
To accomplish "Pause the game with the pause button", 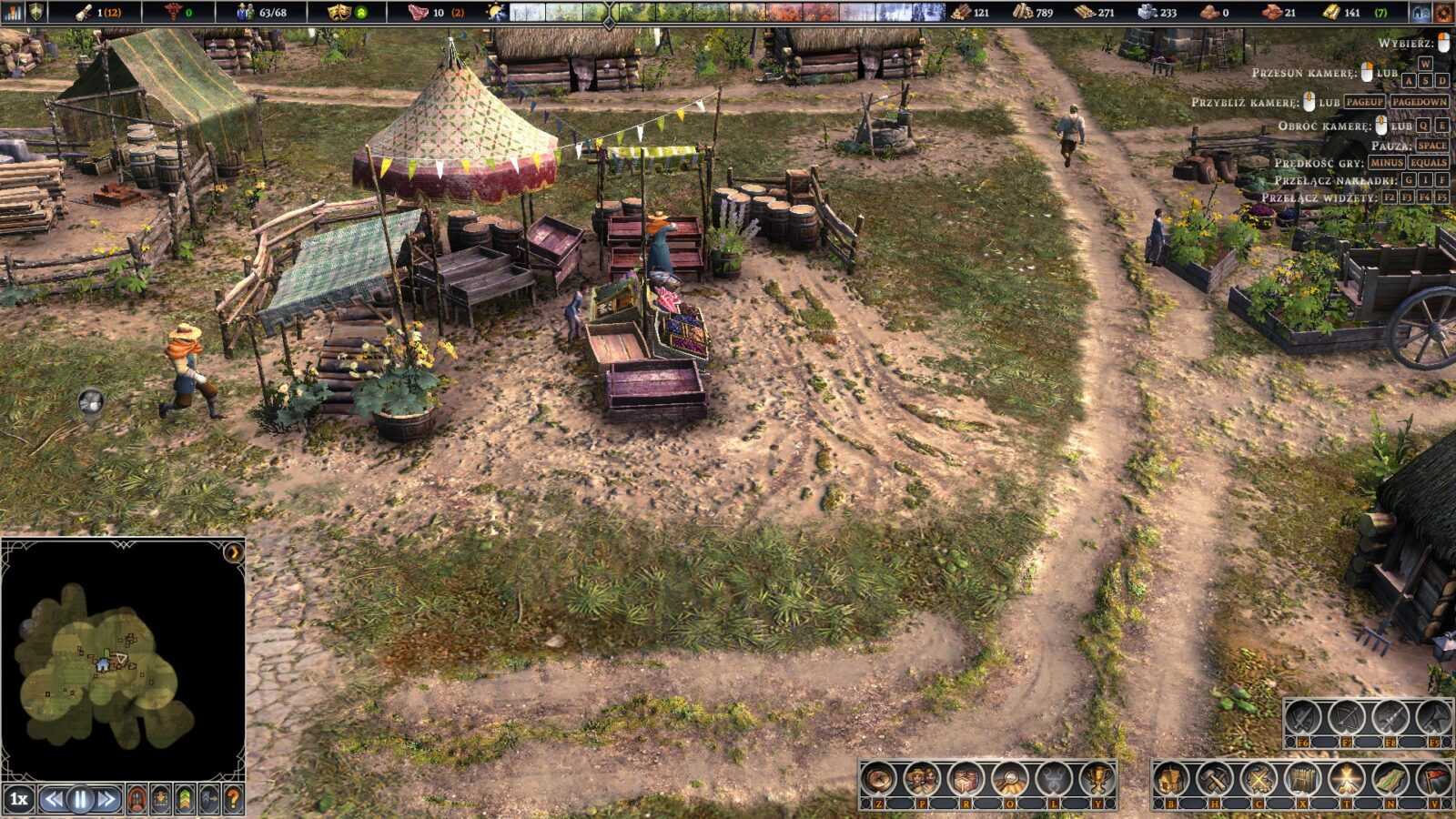I will 80,800.
